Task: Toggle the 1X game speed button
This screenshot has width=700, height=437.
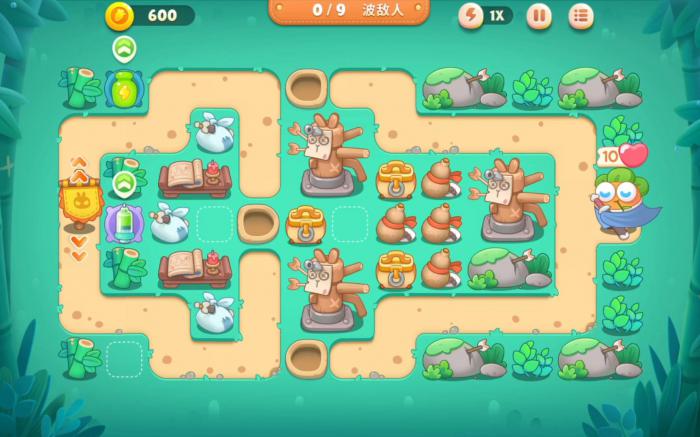Action: [485, 15]
